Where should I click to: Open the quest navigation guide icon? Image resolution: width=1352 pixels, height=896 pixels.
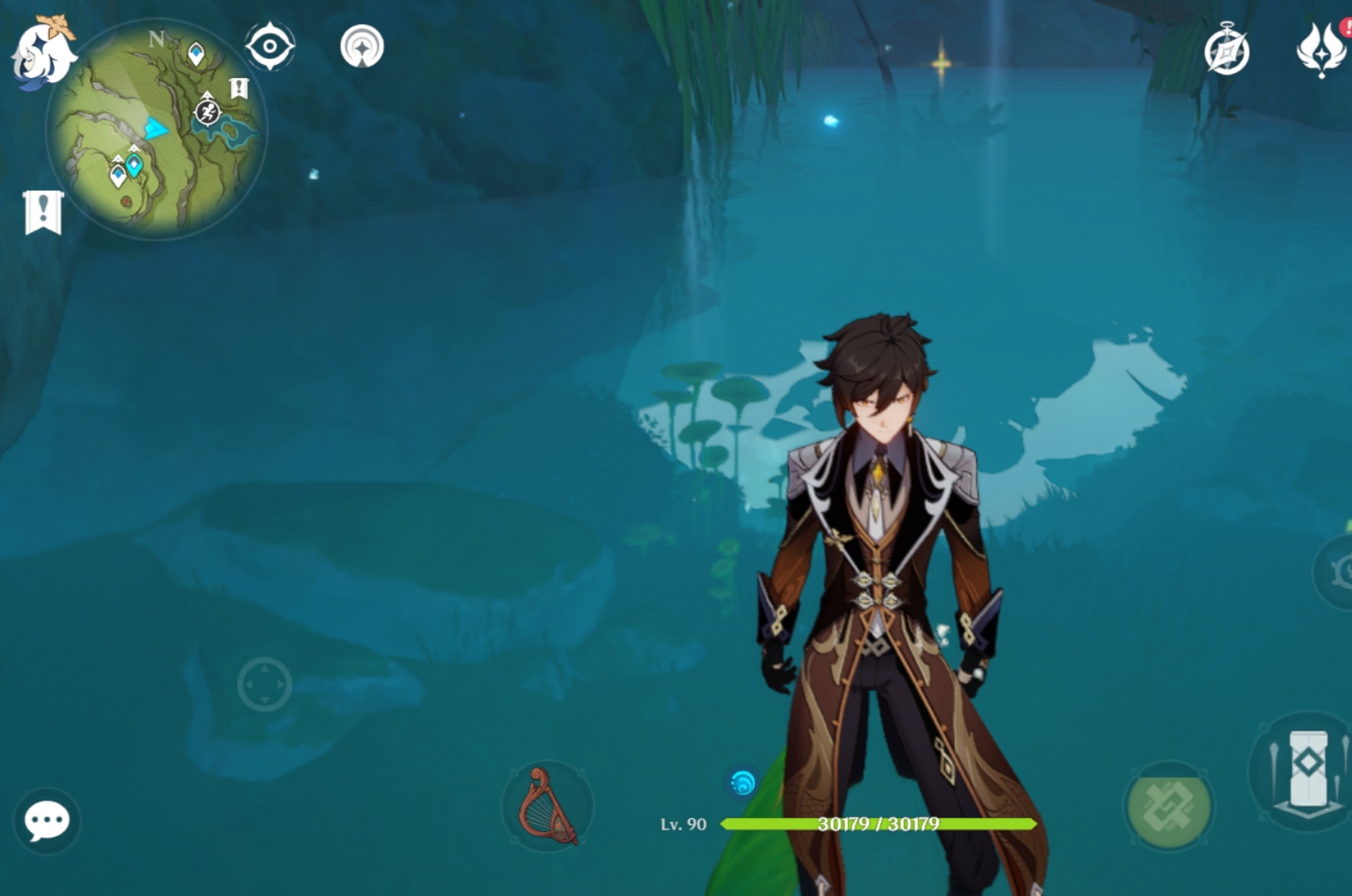click(x=362, y=47)
